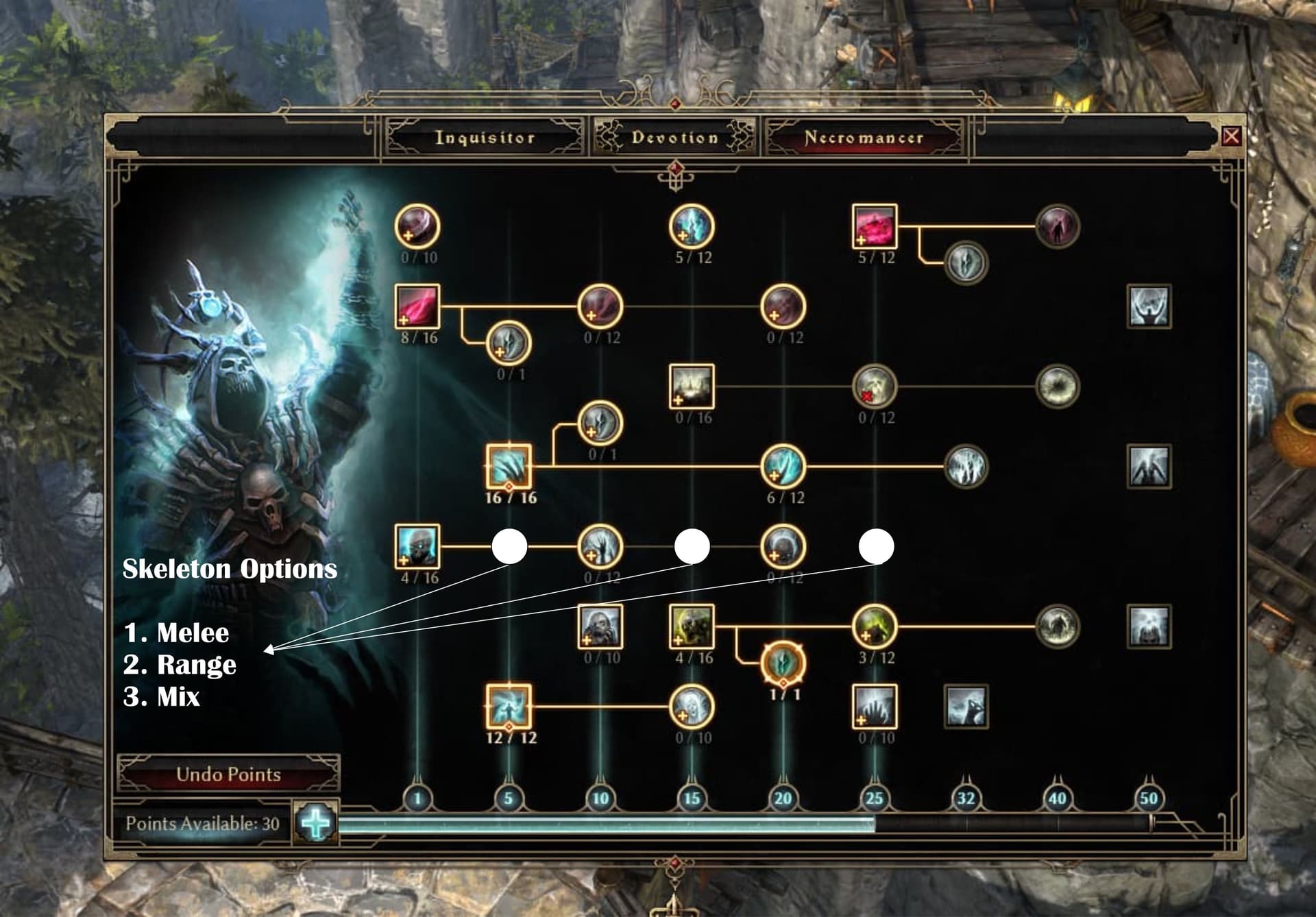
Task: Add a point to the 6/12 Dread skill
Action: tap(783, 467)
